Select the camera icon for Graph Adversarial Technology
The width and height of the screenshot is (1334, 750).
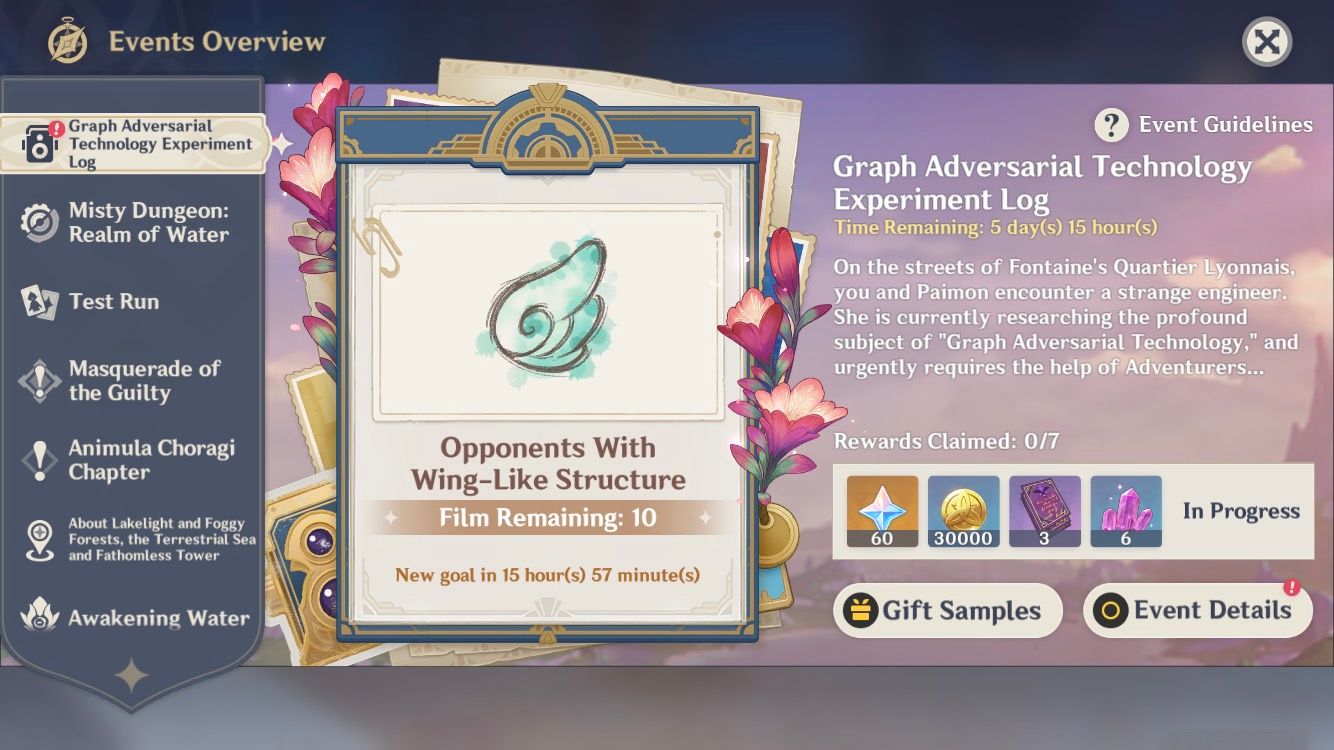[x=37, y=143]
